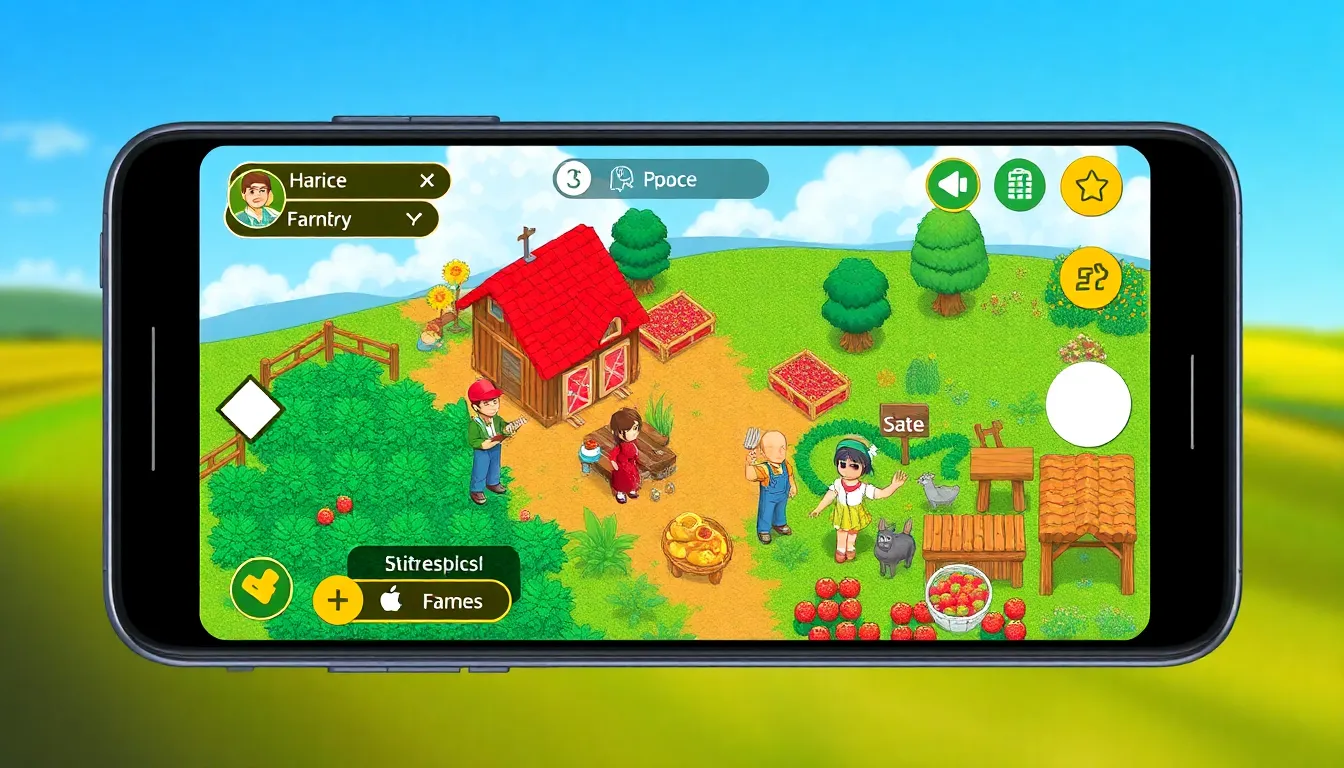Click the yellow plus button
This screenshot has height=768, width=1344.
click(338, 601)
